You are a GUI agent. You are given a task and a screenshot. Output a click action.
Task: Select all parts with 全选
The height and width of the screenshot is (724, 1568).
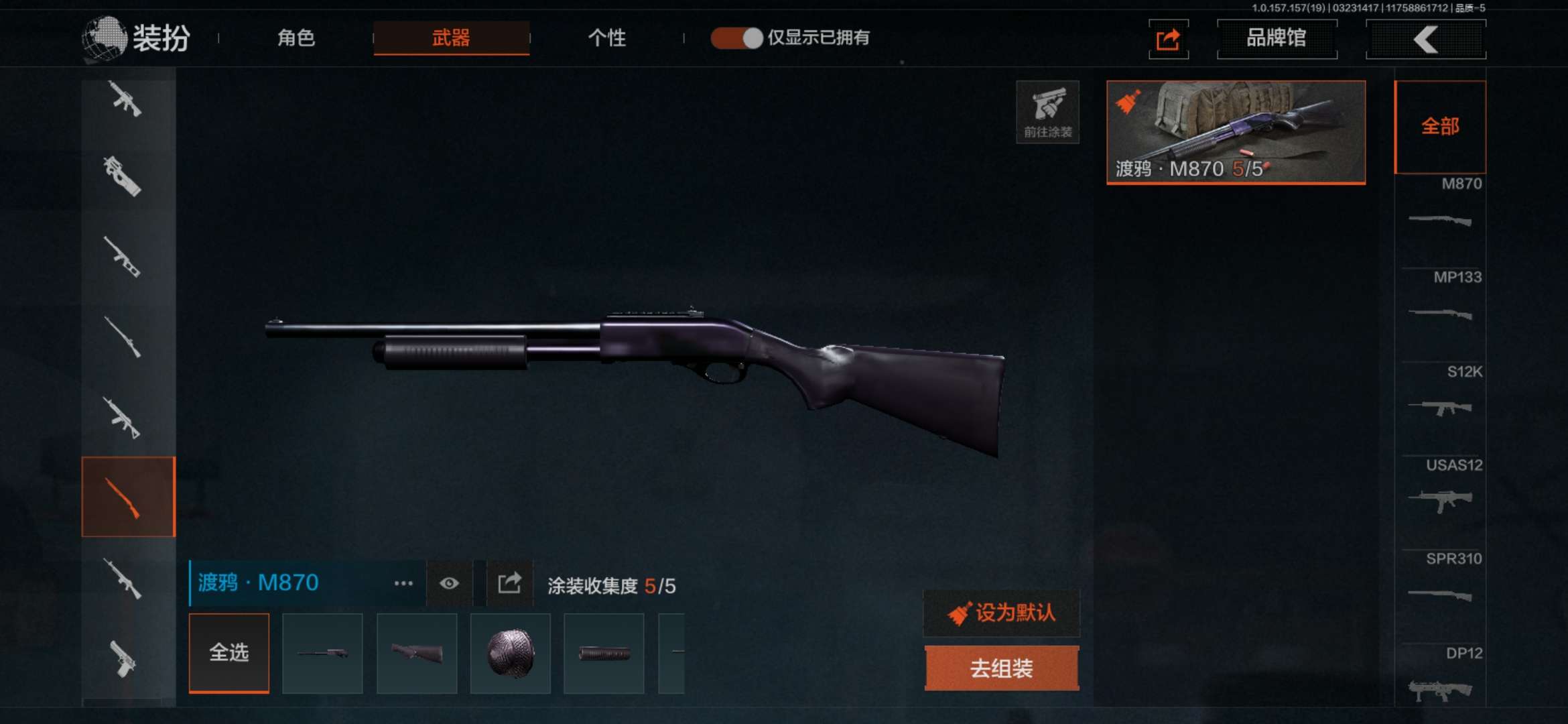[229, 652]
